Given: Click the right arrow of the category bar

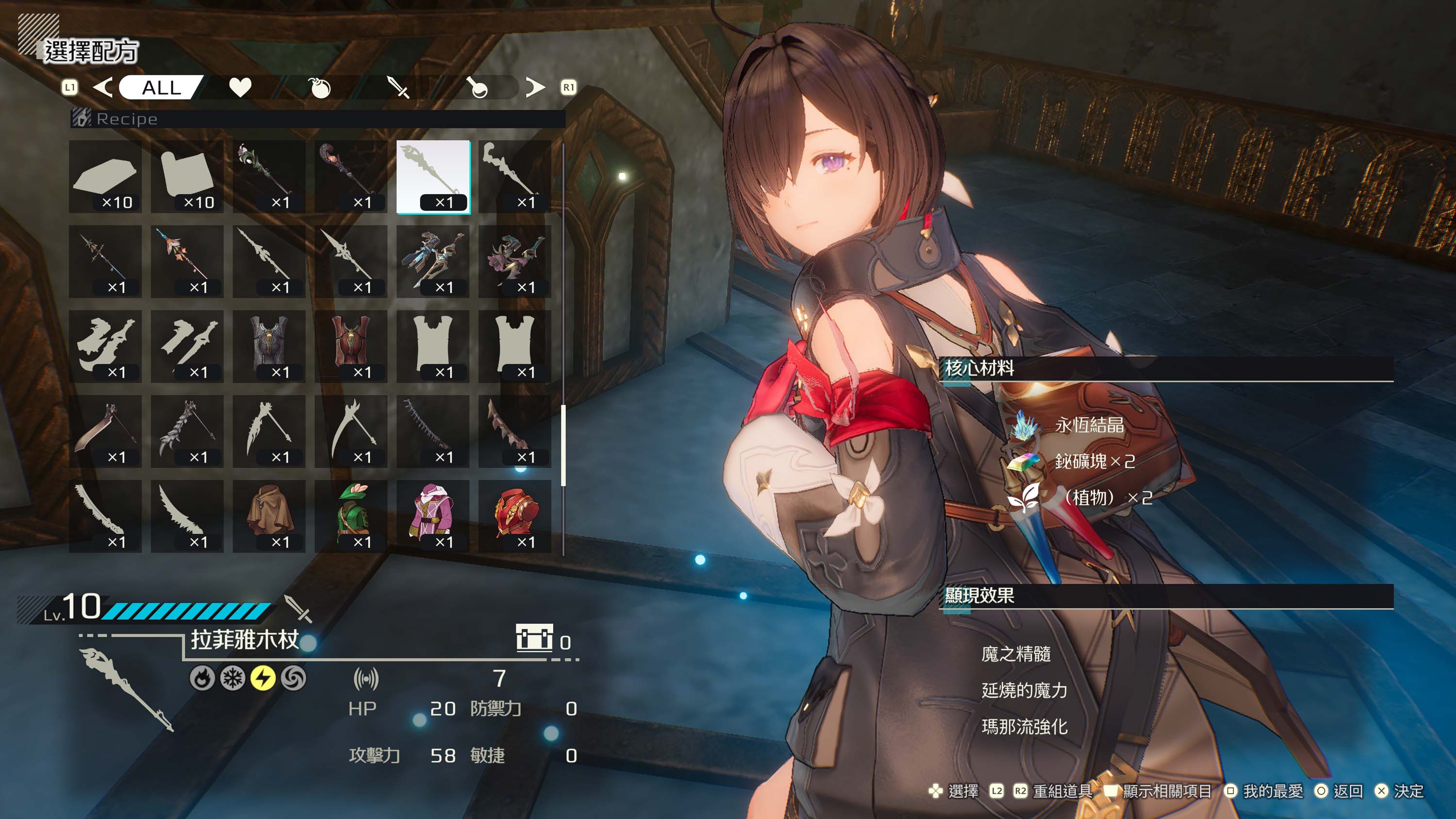Looking at the screenshot, I should pos(535,88).
